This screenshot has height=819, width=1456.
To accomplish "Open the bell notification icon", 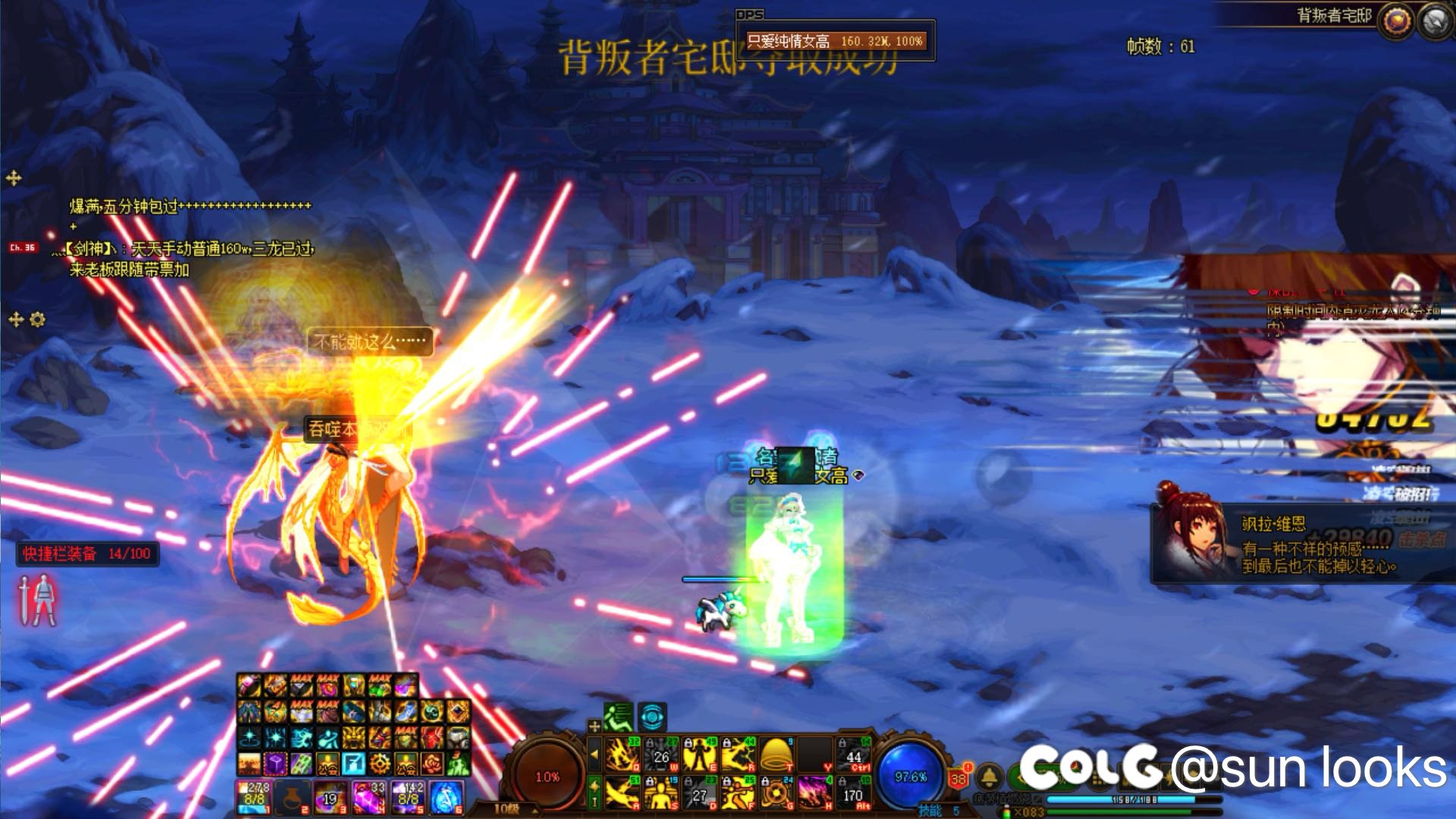I will [x=989, y=777].
